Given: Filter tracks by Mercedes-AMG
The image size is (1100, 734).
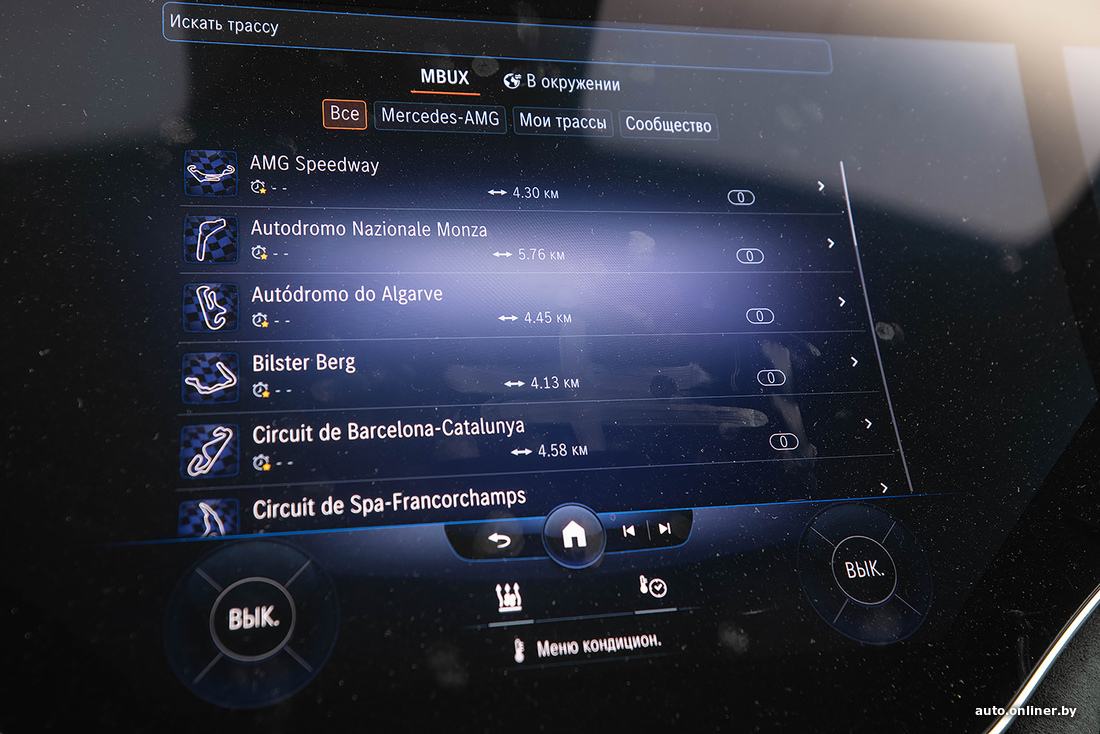Looking at the screenshot, I should pyautogui.click(x=440, y=118).
